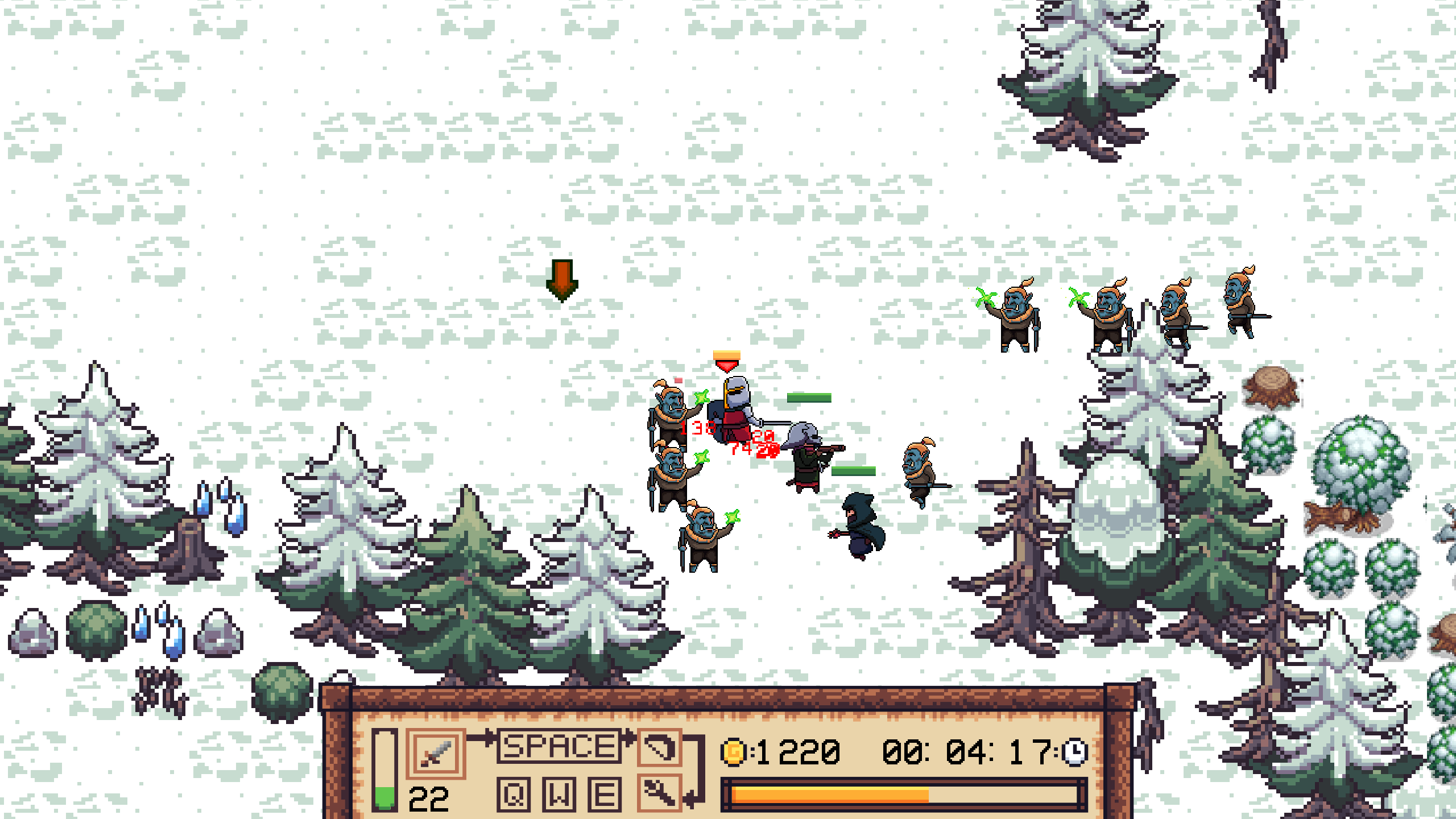
Task: Select the sword weapon slot
Action: pyautogui.click(x=435, y=753)
